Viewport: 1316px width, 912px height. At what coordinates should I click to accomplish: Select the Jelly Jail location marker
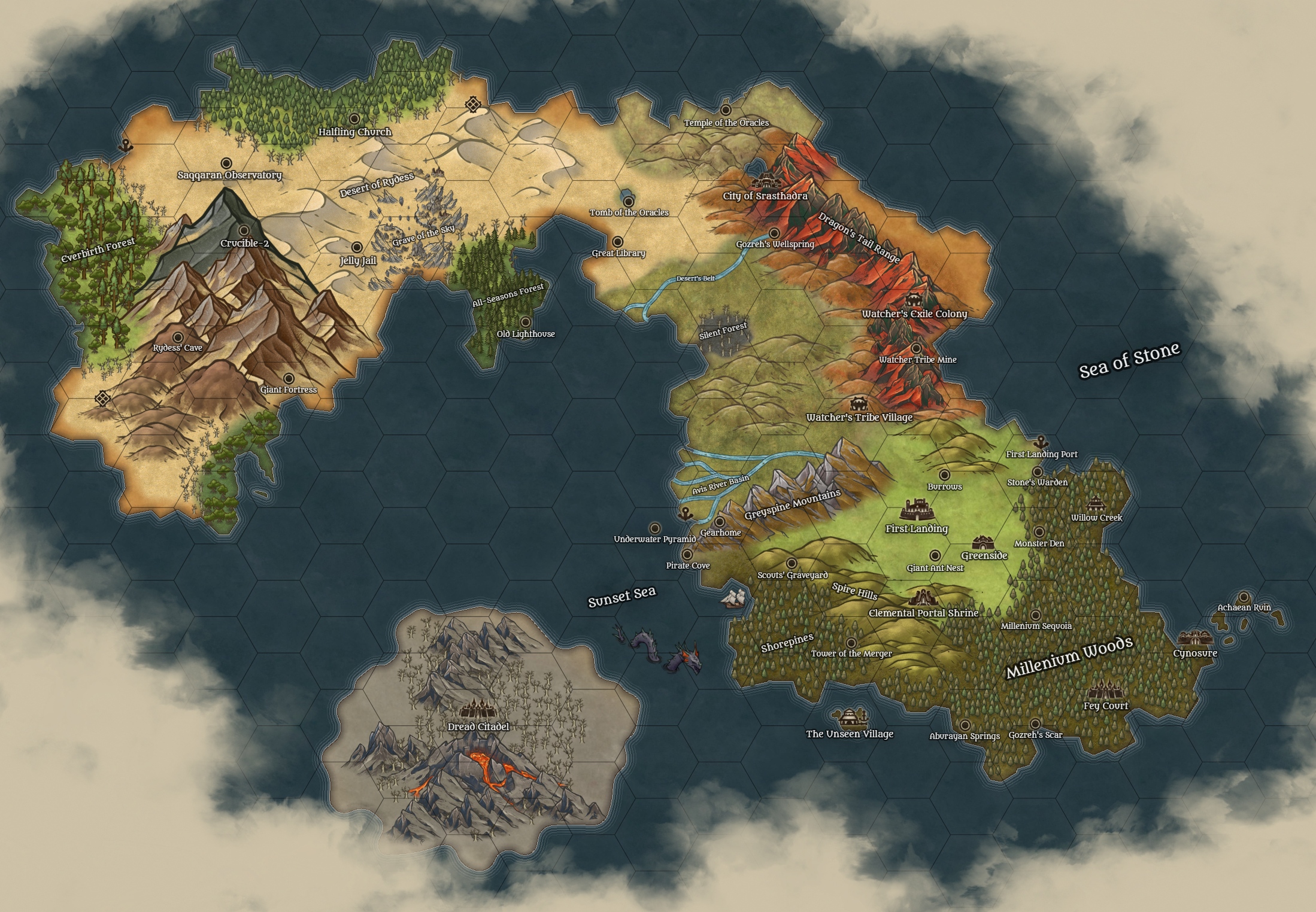pyautogui.click(x=357, y=247)
